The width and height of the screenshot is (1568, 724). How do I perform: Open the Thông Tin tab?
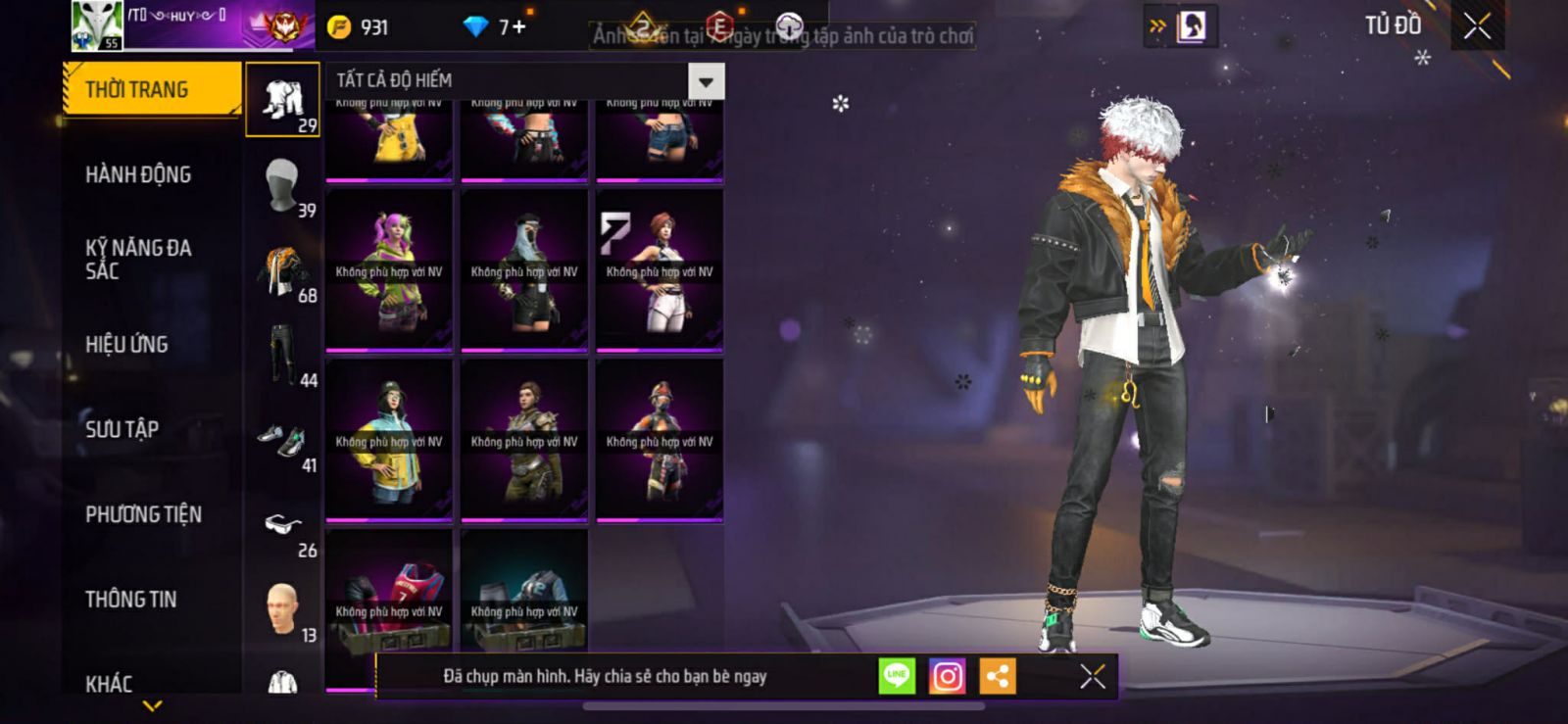[x=130, y=600]
